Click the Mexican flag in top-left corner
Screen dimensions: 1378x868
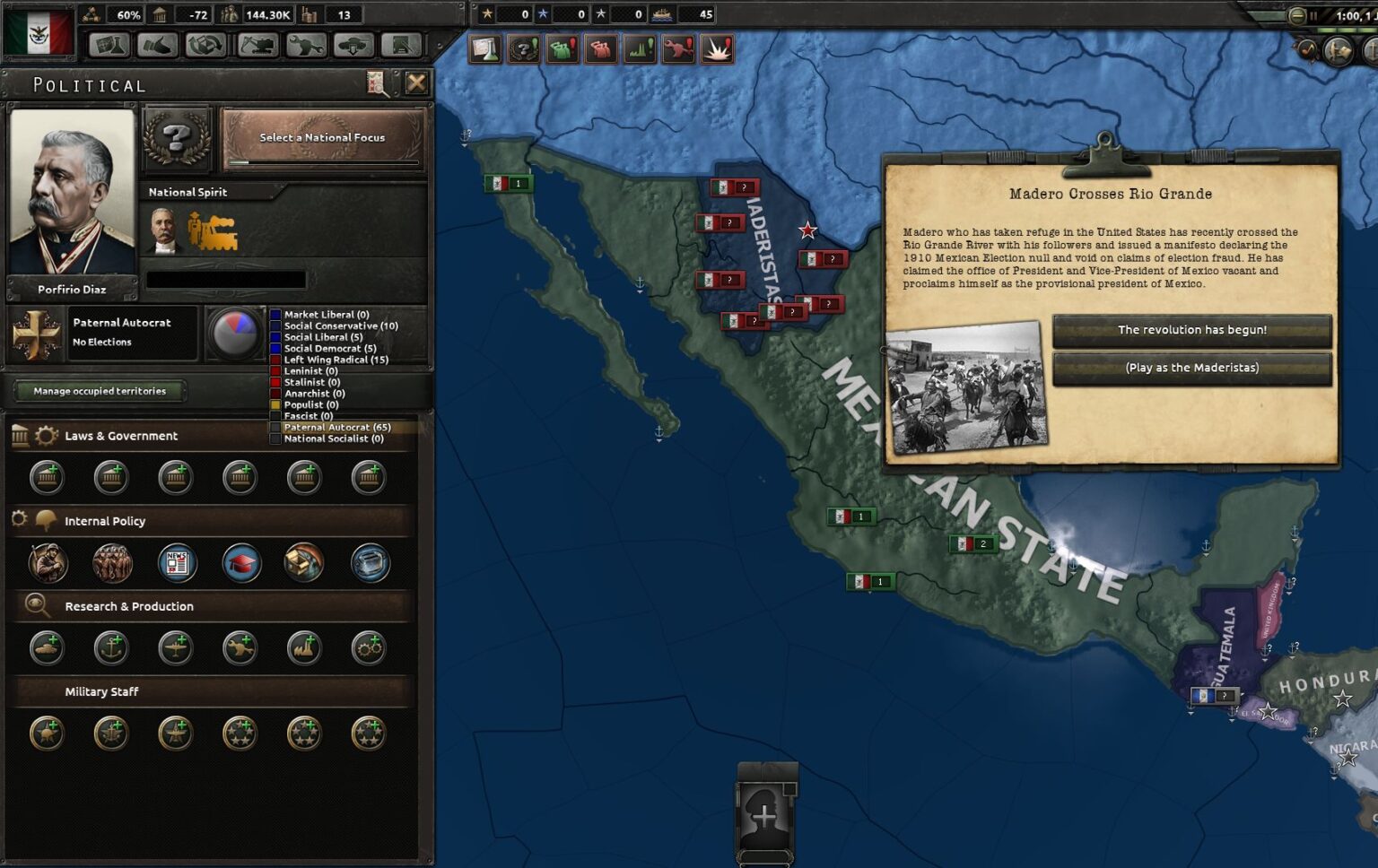click(38, 33)
